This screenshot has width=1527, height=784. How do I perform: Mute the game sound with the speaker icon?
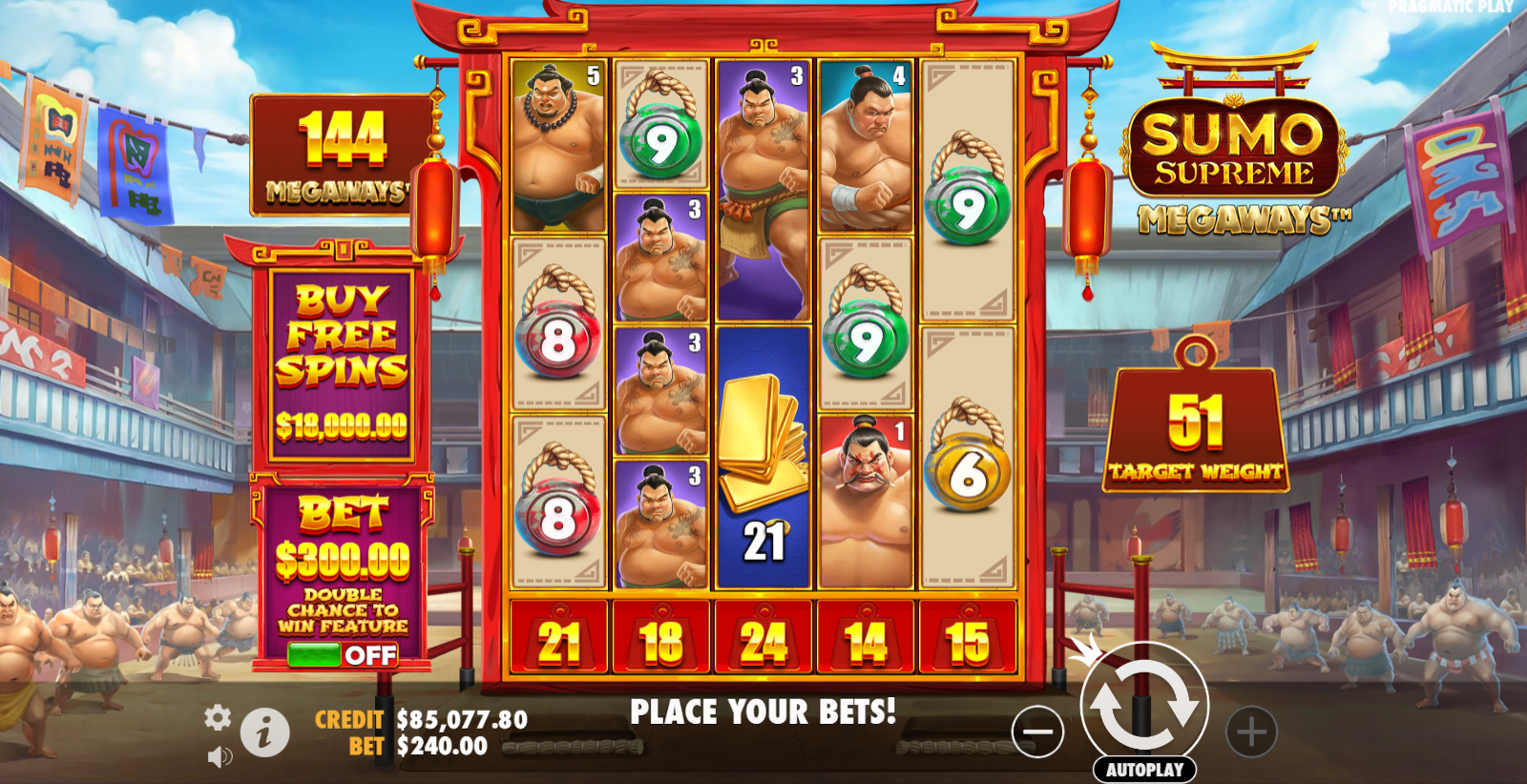click(220, 757)
